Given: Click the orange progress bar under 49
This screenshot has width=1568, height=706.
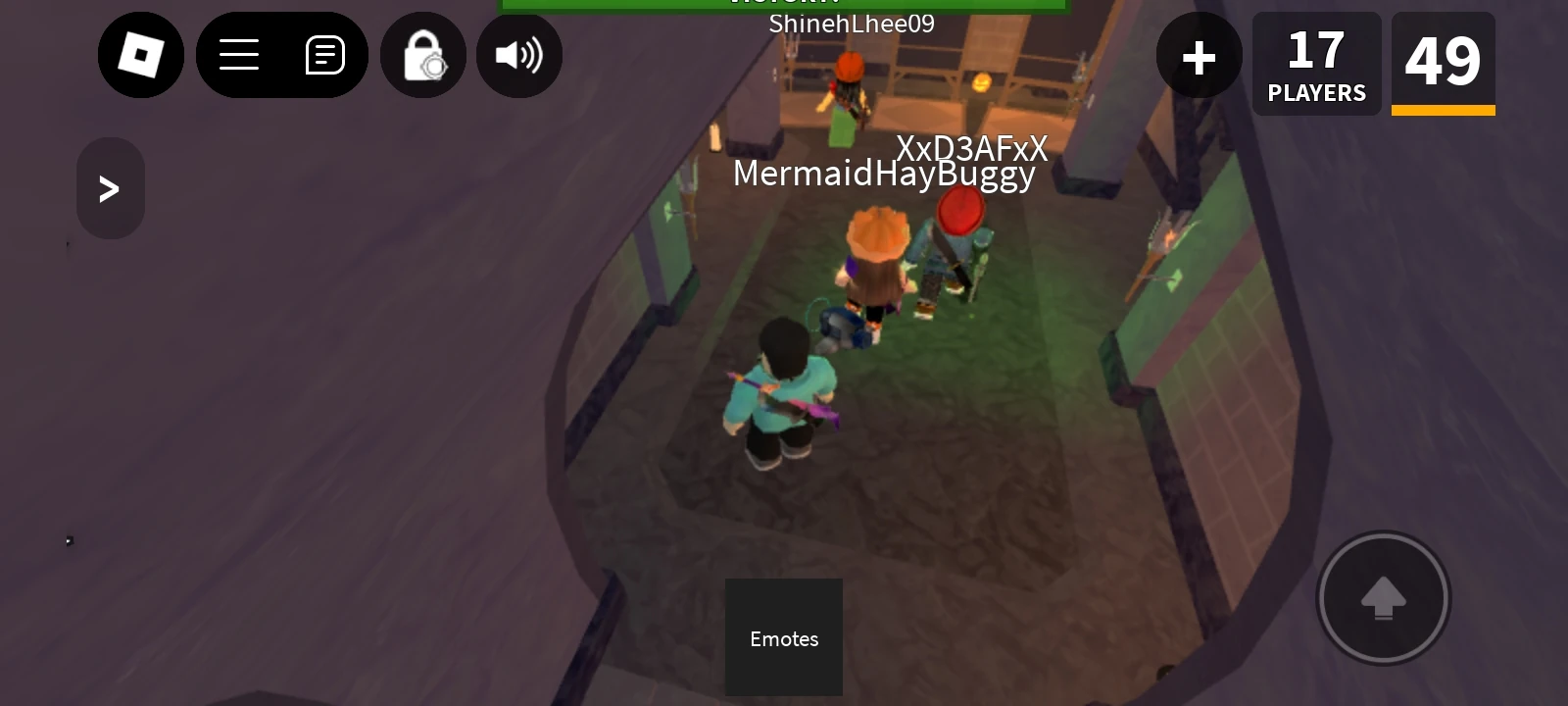Looking at the screenshot, I should [x=1443, y=111].
